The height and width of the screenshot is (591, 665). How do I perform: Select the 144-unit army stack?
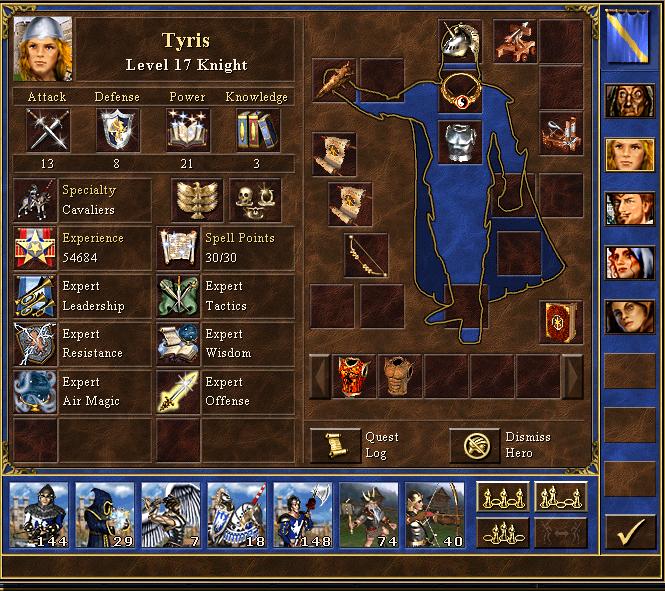click(39, 515)
